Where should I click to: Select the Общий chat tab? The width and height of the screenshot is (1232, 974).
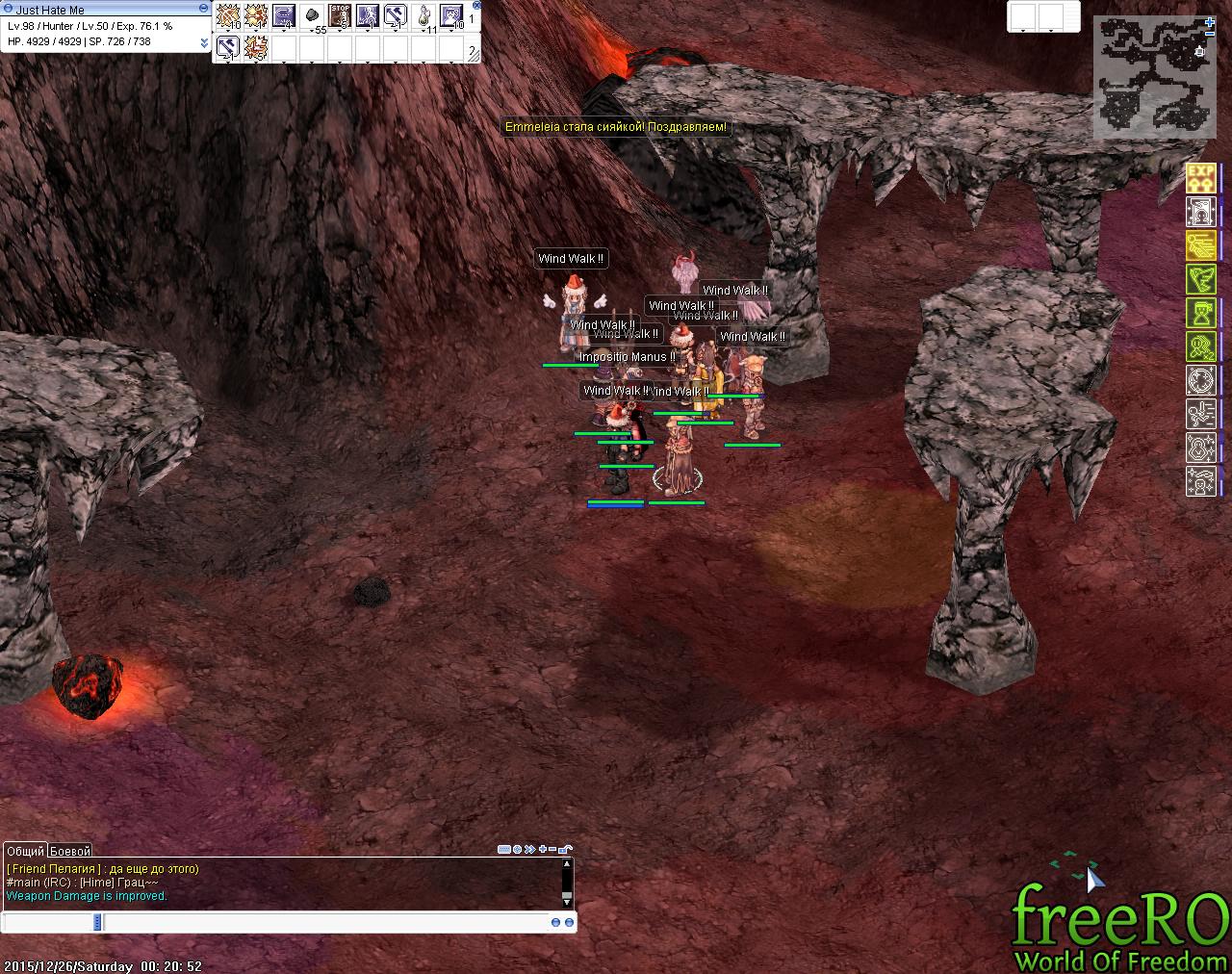coord(25,851)
